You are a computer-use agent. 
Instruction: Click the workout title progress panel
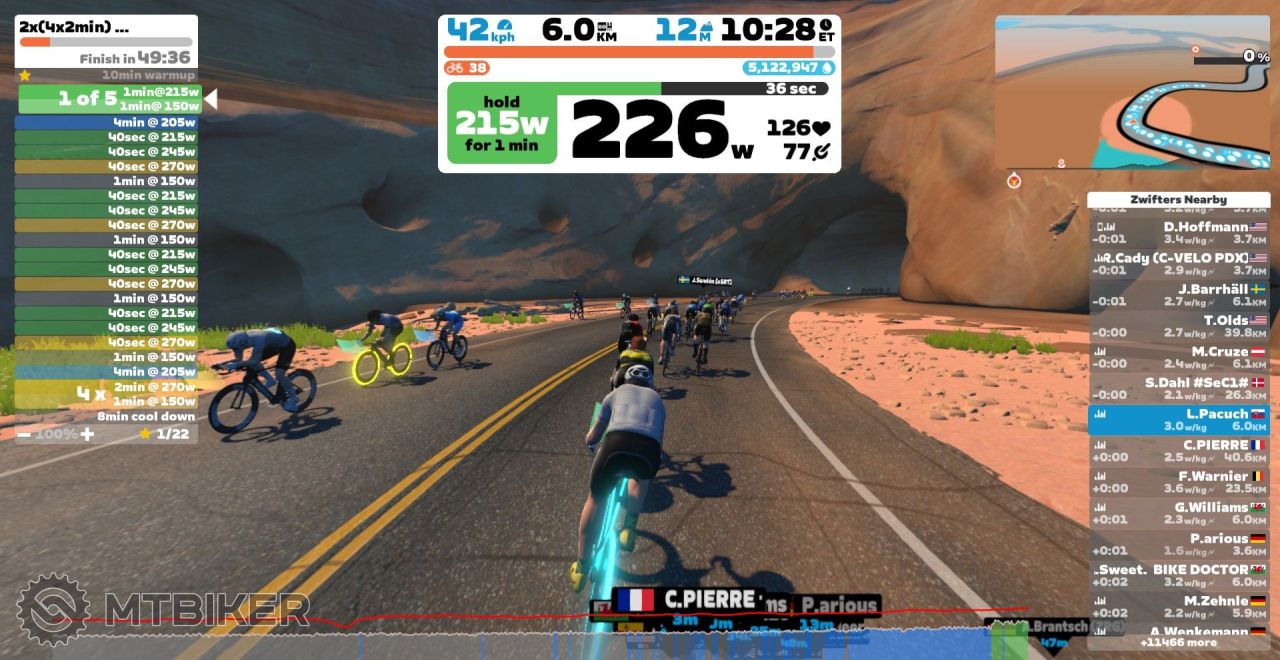[106, 41]
